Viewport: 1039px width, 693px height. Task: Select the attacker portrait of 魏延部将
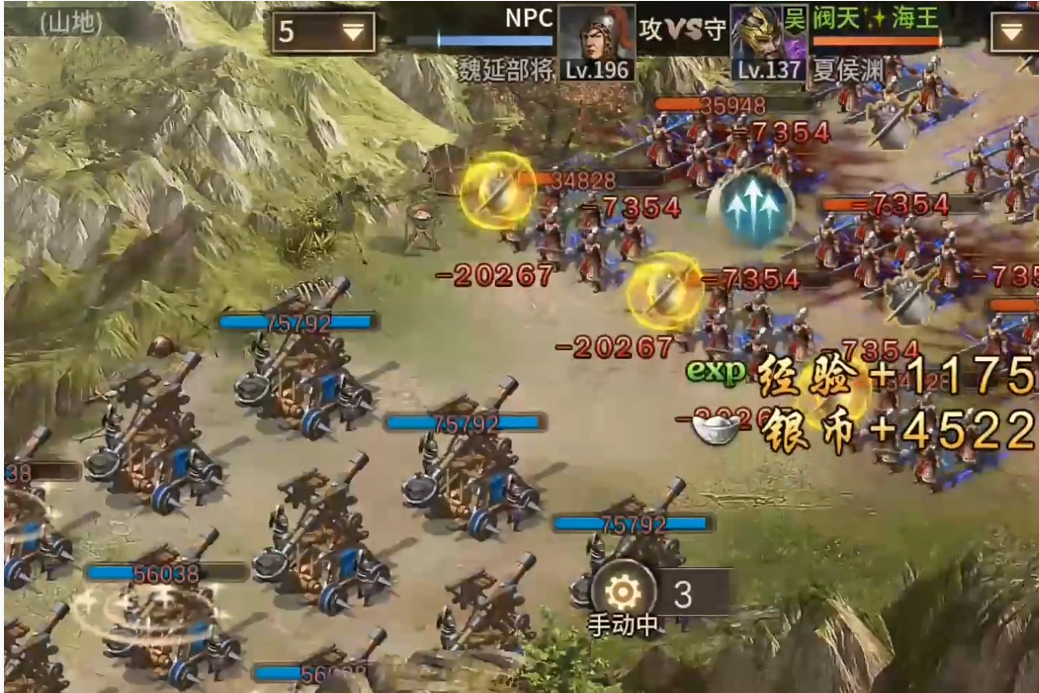596,35
